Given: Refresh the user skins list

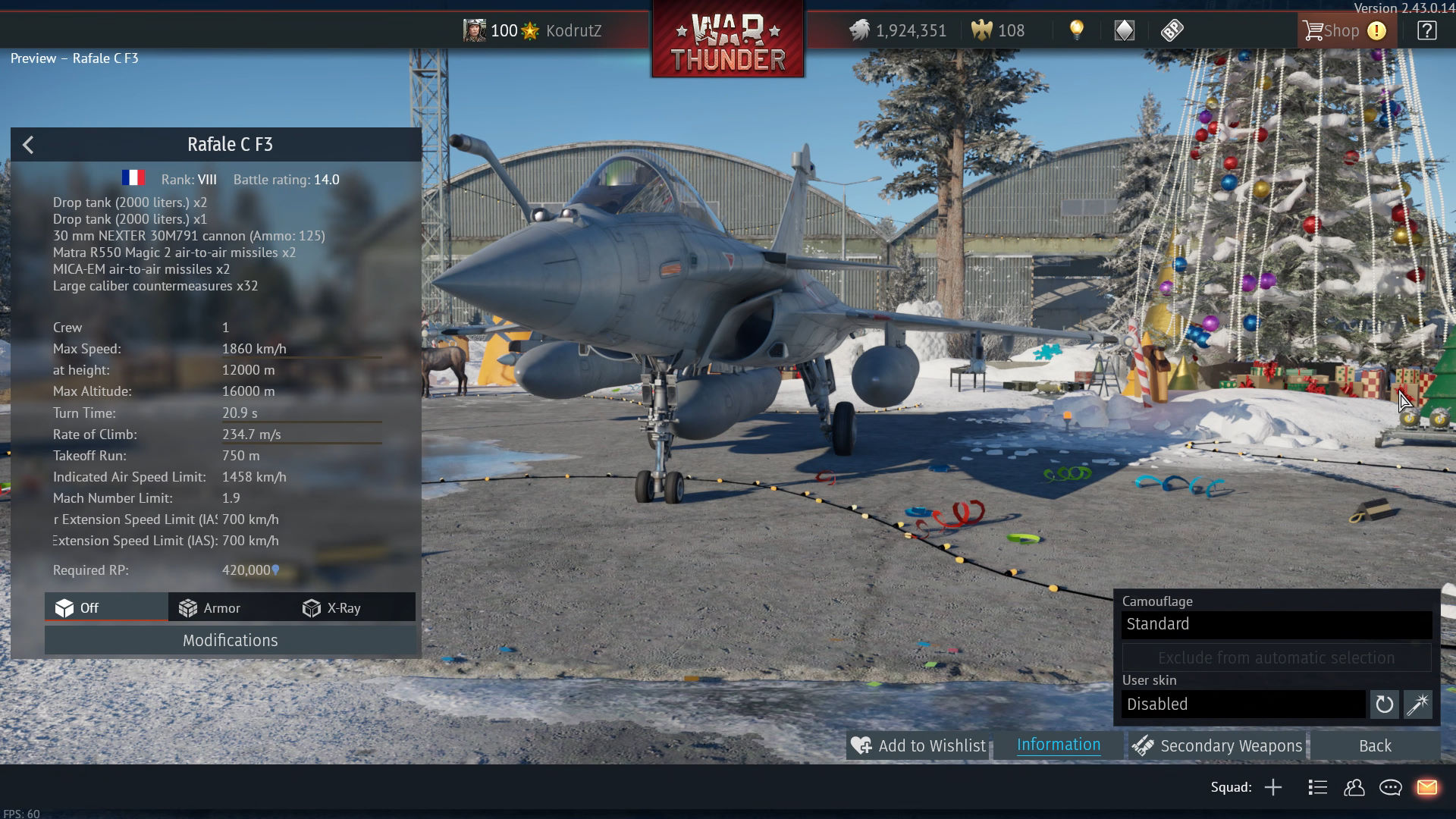Looking at the screenshot, I should click(x=1384, y=704).
